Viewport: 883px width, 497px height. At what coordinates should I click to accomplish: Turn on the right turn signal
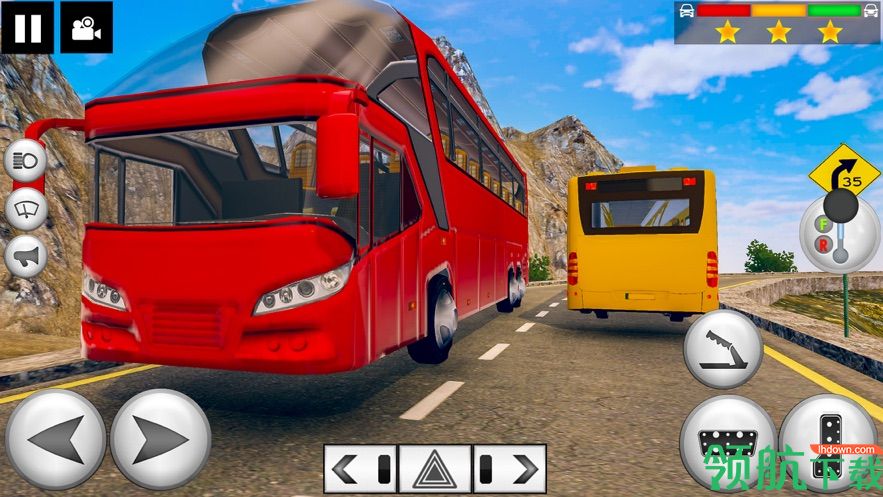click(509, 468)
